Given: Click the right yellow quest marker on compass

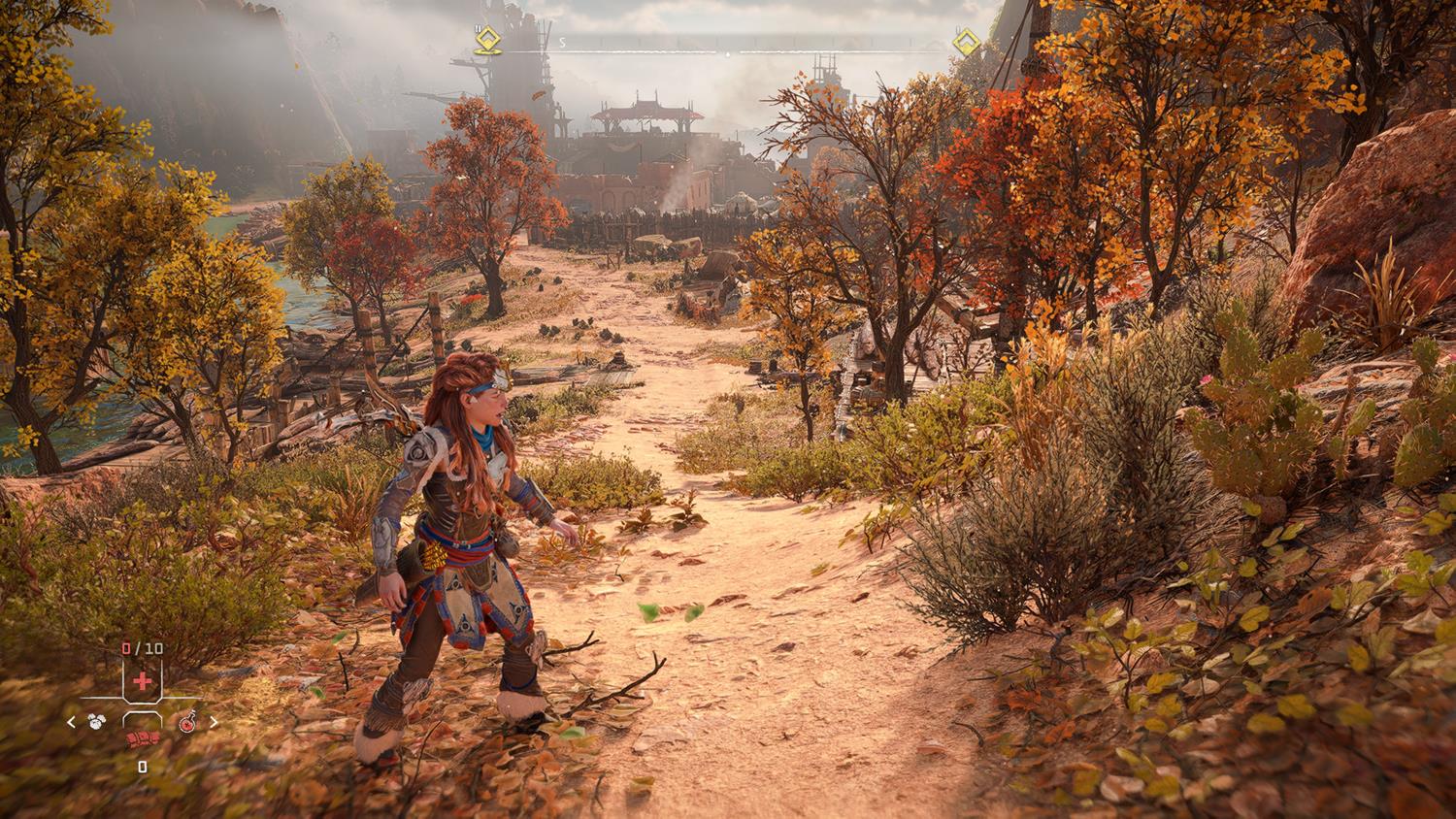Looking at the screenshot, I should [965, 42].
